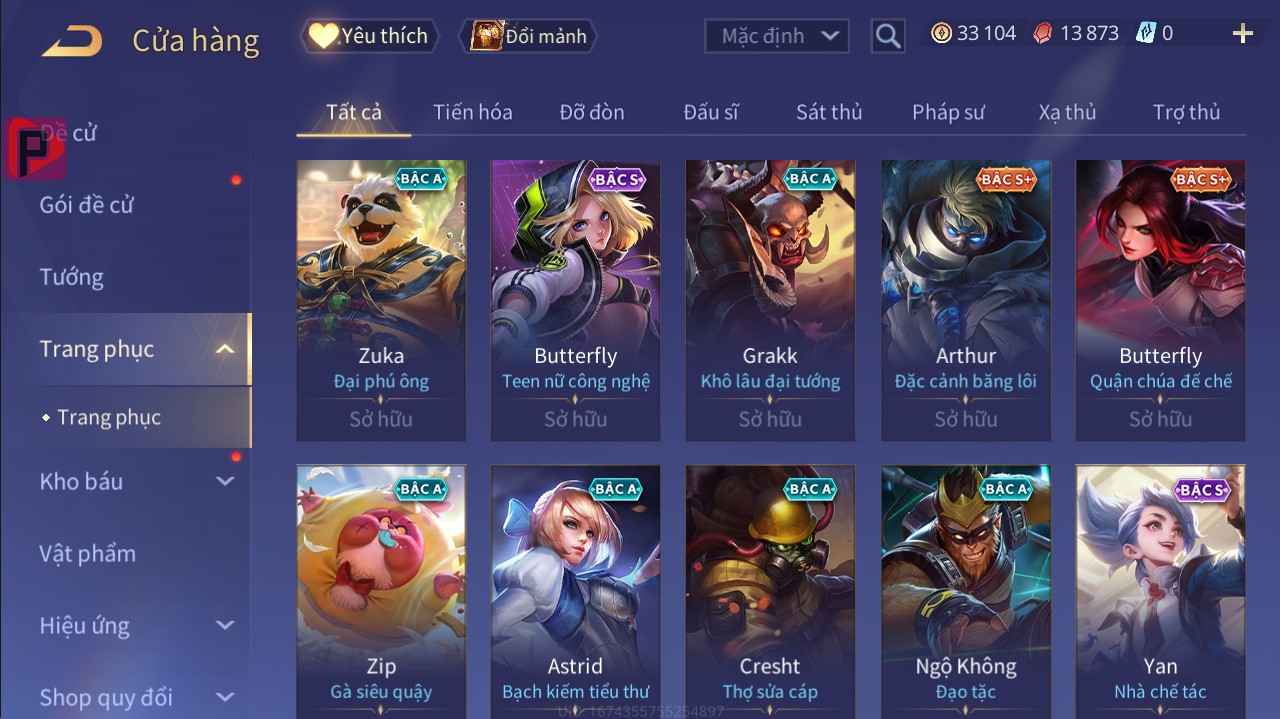The height and width of the screenshot is (719, 1280).
Task: Switch to the Tiến hóa tab
Action: (472, 112)
